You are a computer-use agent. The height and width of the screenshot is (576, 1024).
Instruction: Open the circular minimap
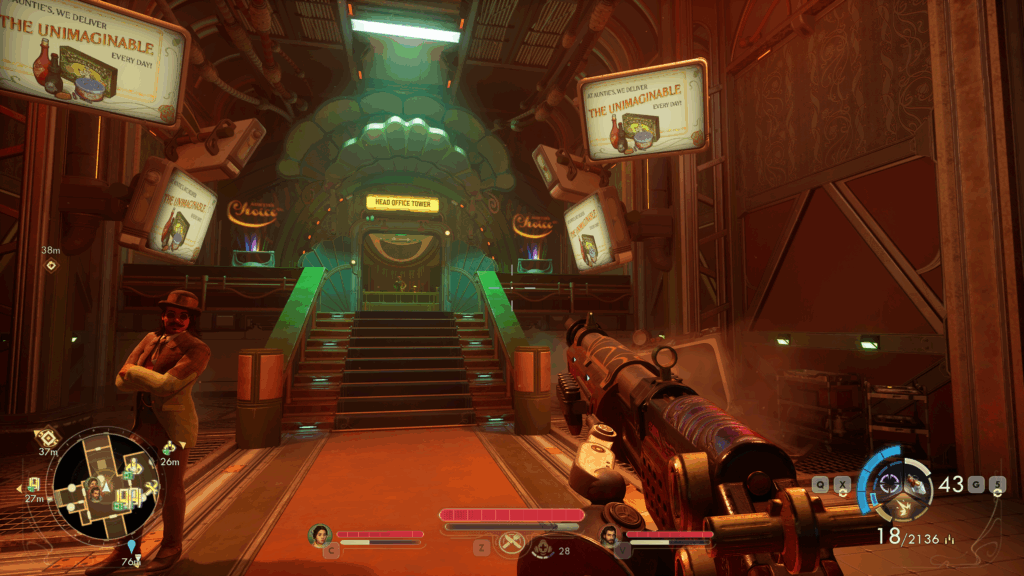(104, 483)
